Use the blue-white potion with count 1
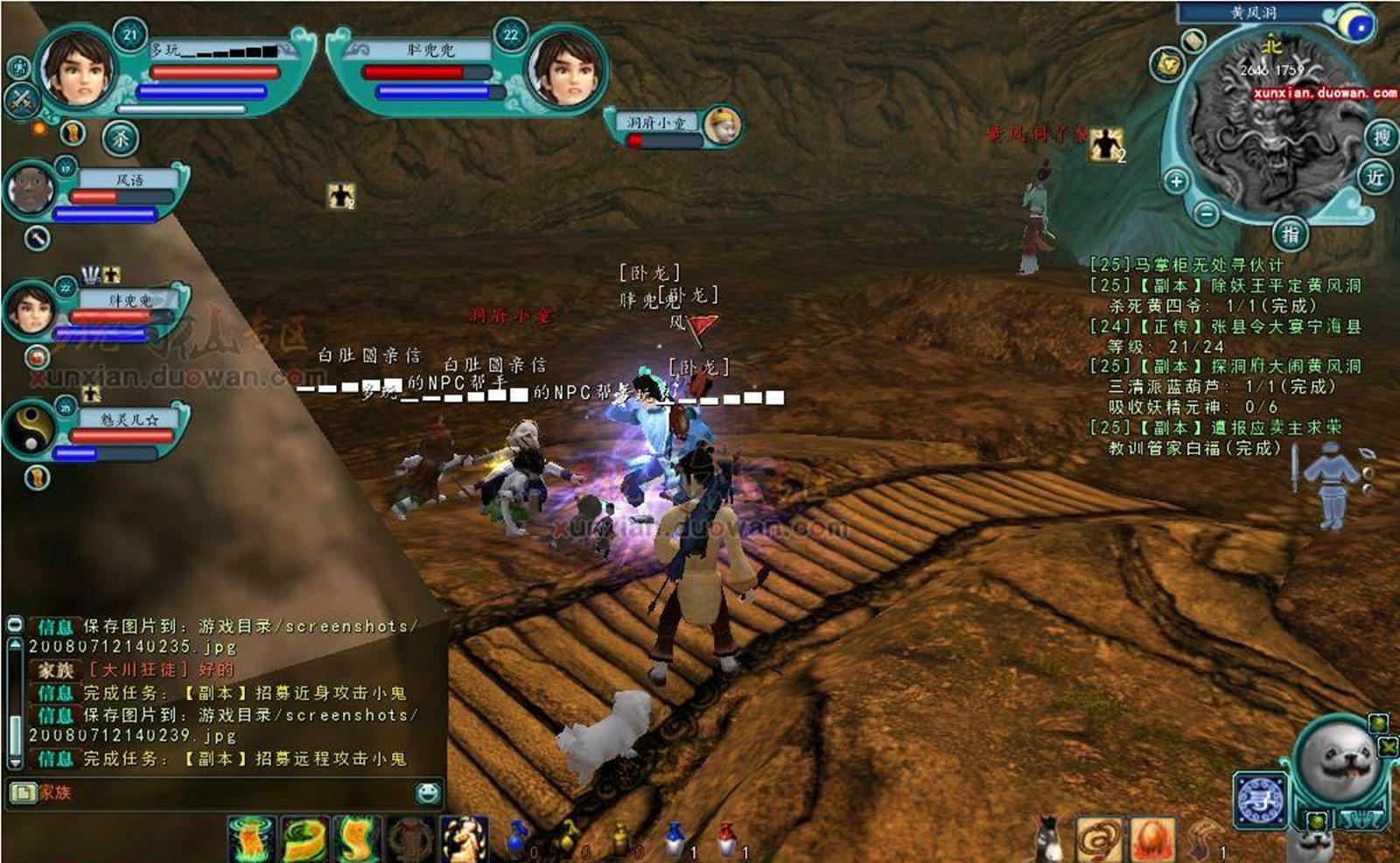 coord(675,840)
